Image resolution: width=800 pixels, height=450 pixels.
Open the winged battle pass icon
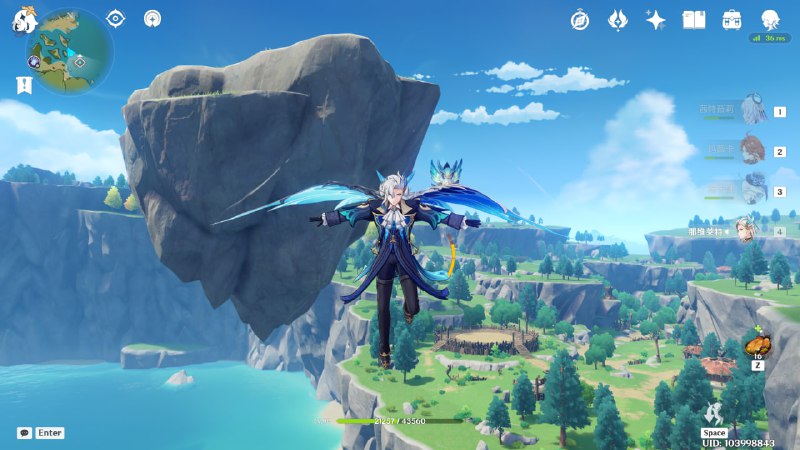pos(618,19)
